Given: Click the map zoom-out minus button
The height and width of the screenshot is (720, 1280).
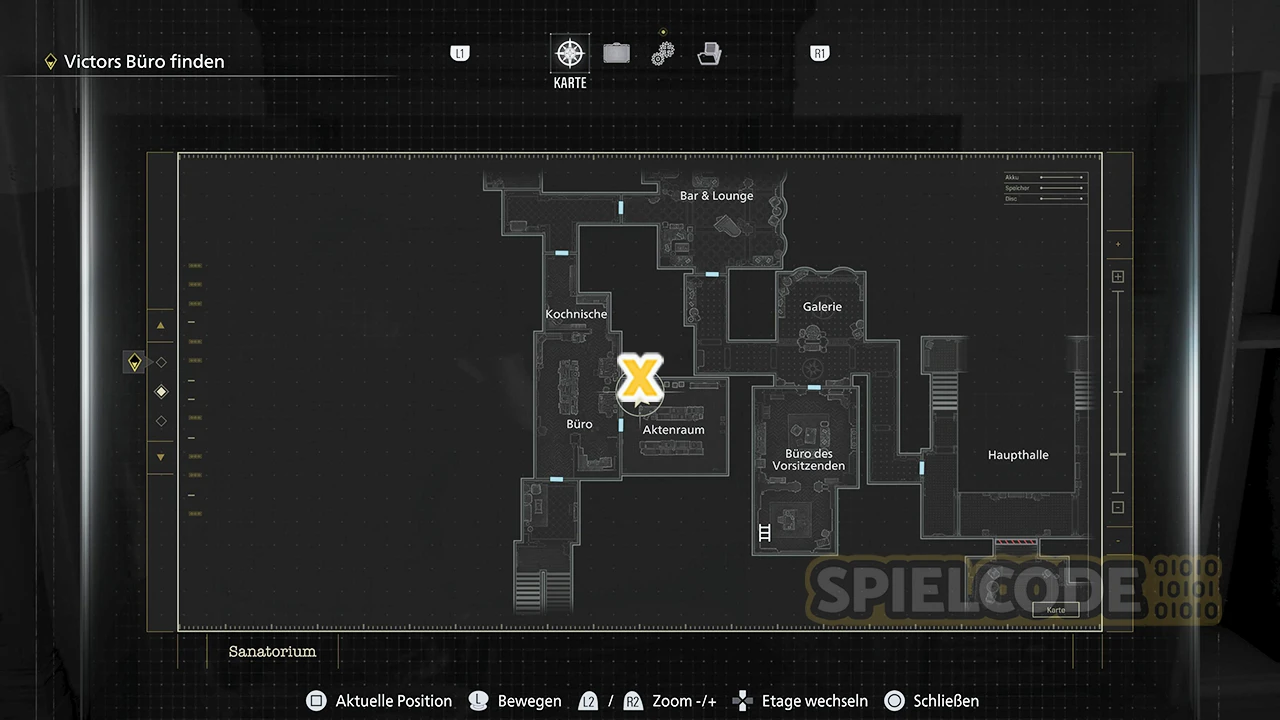Looking at the screenshot, I should pos(1118,507).
